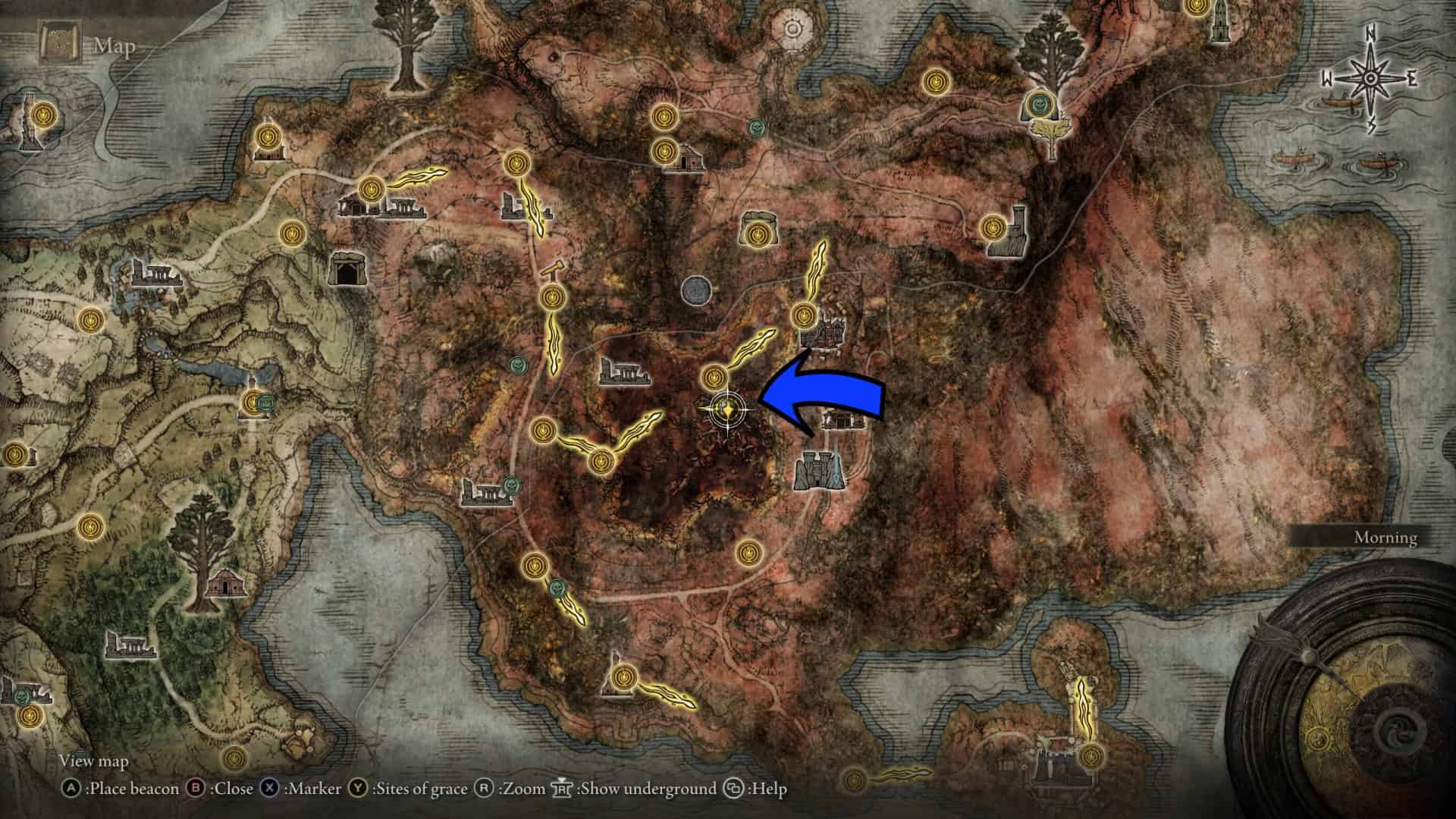The image size is (1456, 819).
Task: Click the map book icon next to the Map title
Action: pos(62,41)
